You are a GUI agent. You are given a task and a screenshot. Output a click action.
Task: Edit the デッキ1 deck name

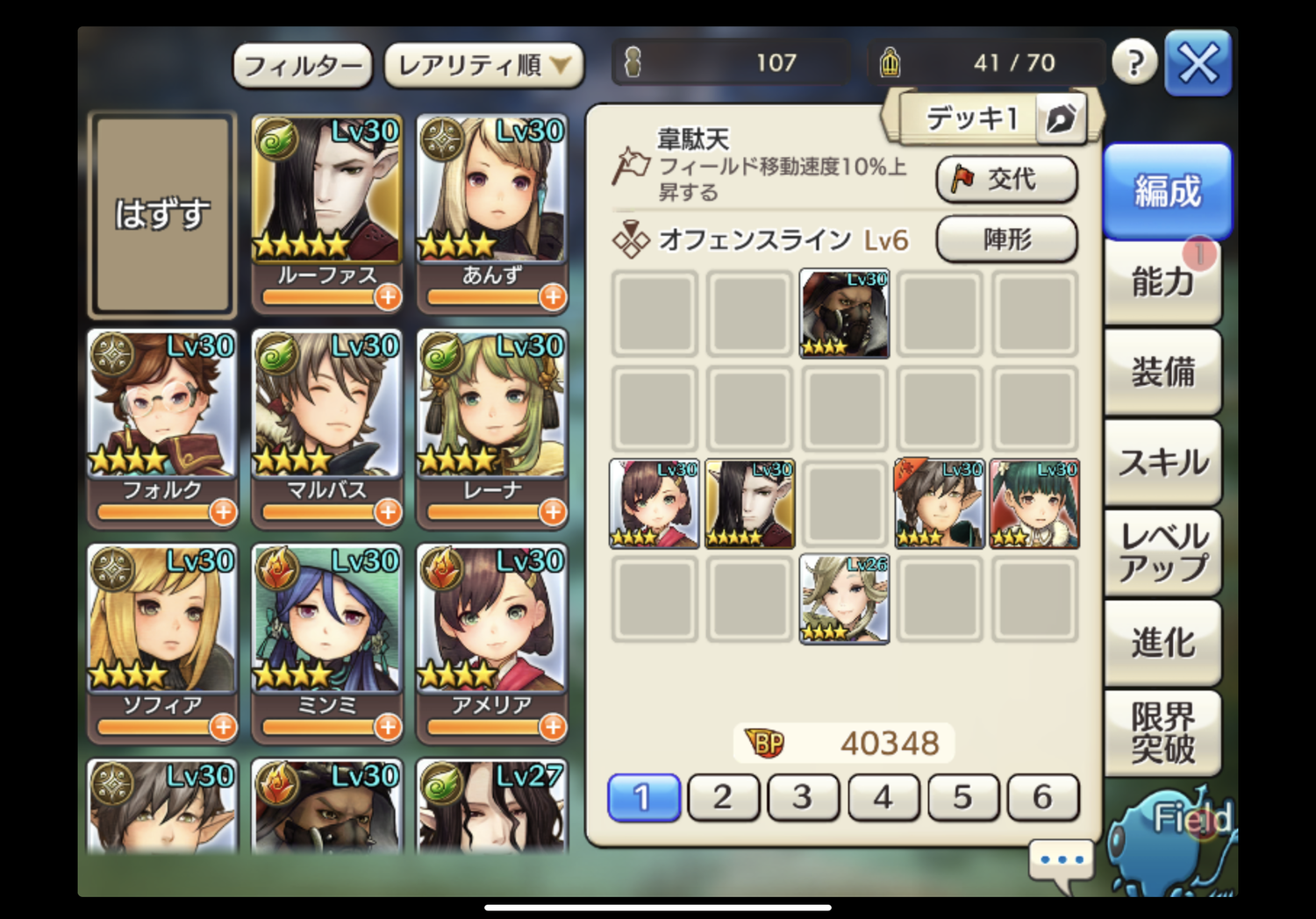pos(1060,118)
